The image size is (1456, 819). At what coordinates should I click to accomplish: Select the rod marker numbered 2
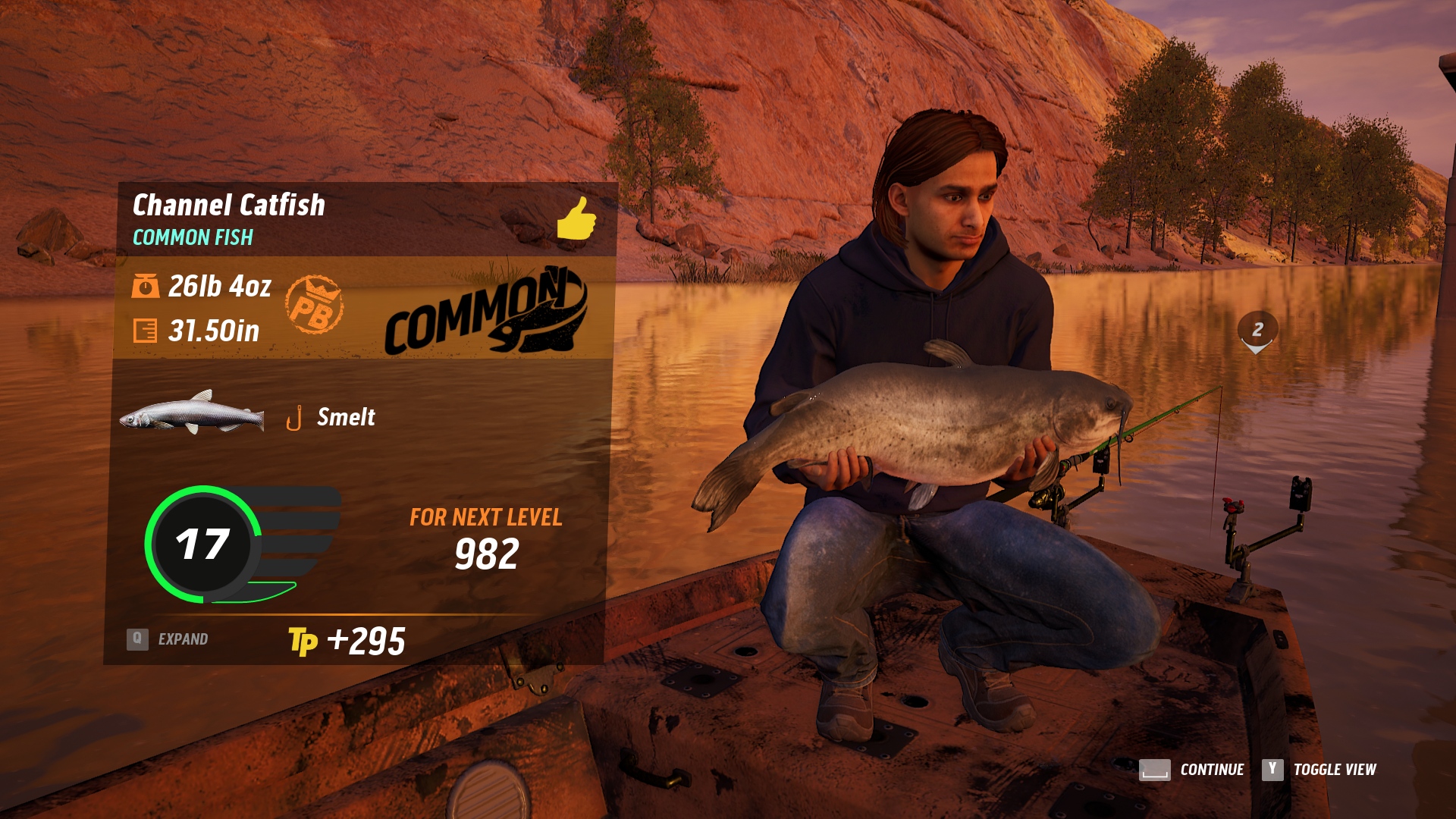click(1257, 331)
